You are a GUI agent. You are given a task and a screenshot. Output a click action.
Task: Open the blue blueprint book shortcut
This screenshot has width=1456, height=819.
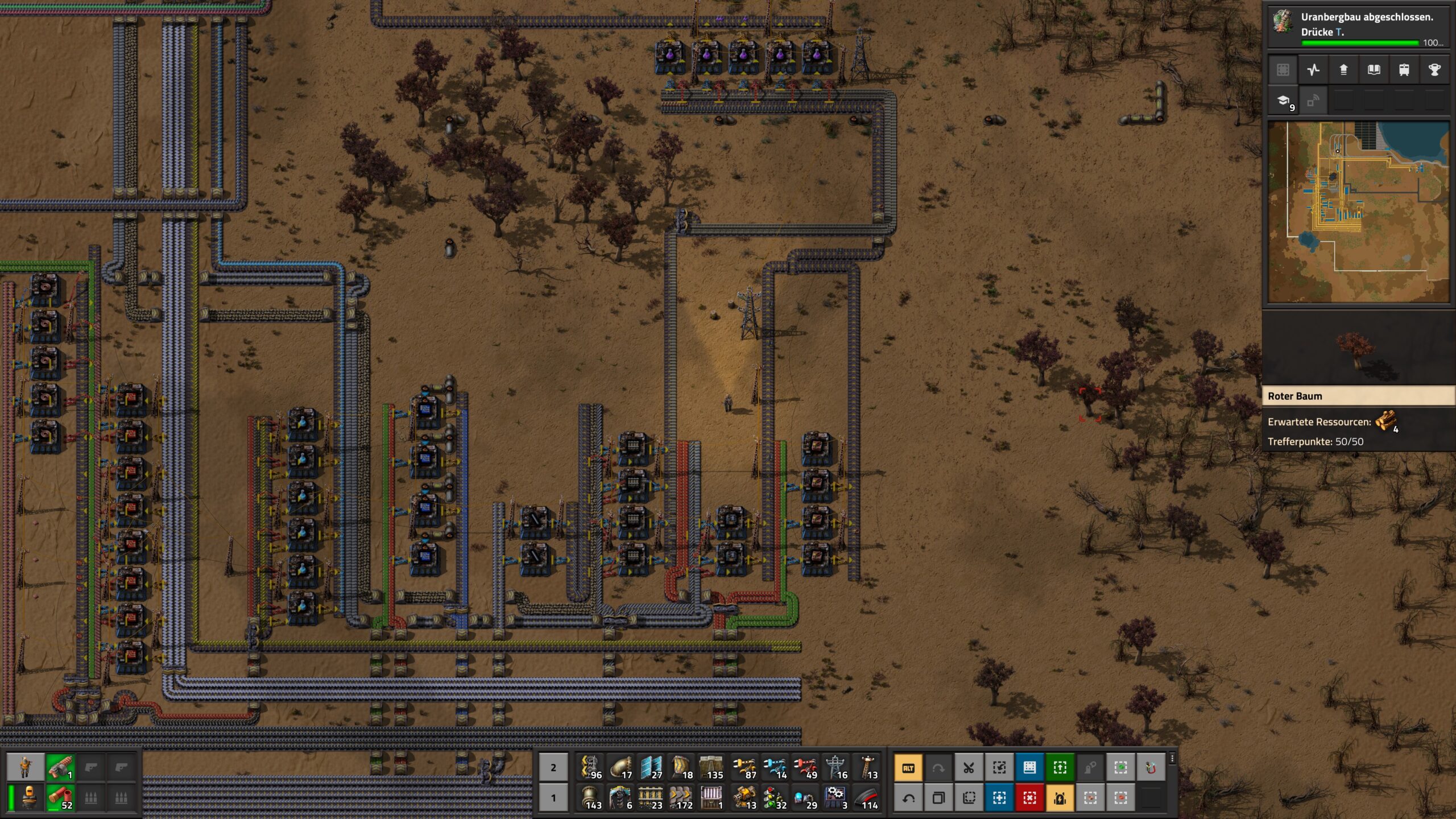(x=1029, y=768)
